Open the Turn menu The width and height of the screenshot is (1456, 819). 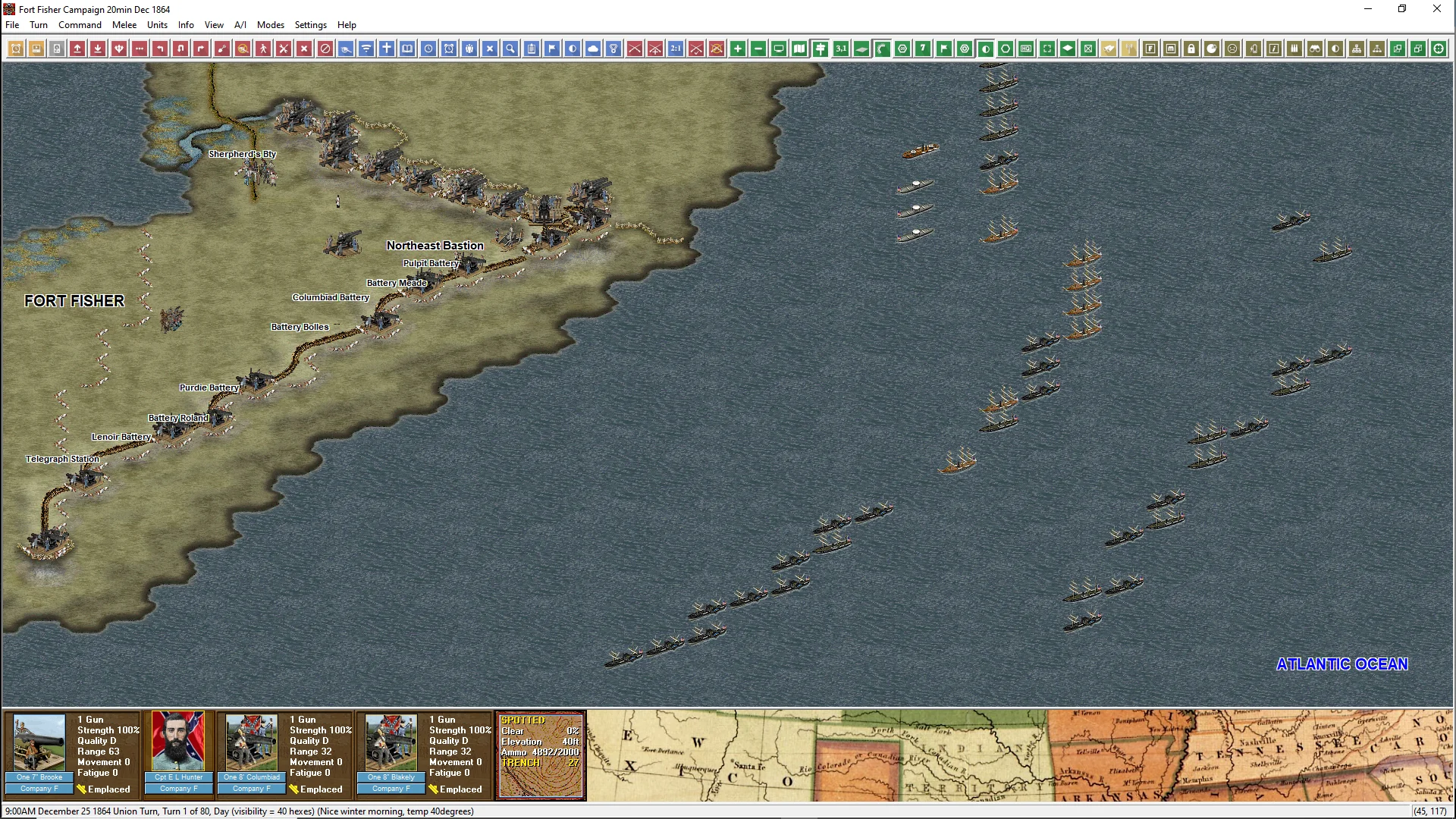point(39,25)
